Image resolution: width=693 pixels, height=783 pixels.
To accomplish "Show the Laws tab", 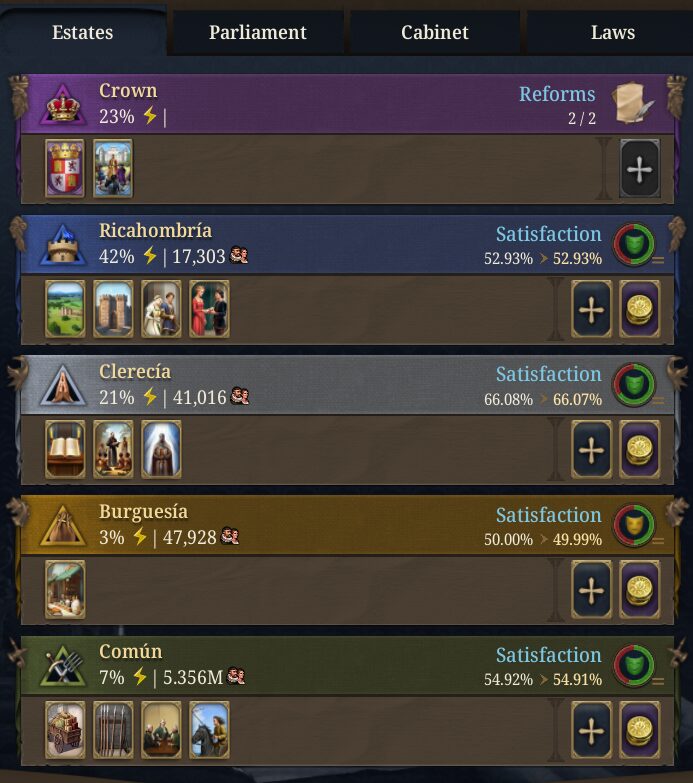I will (x=612, y=32).
